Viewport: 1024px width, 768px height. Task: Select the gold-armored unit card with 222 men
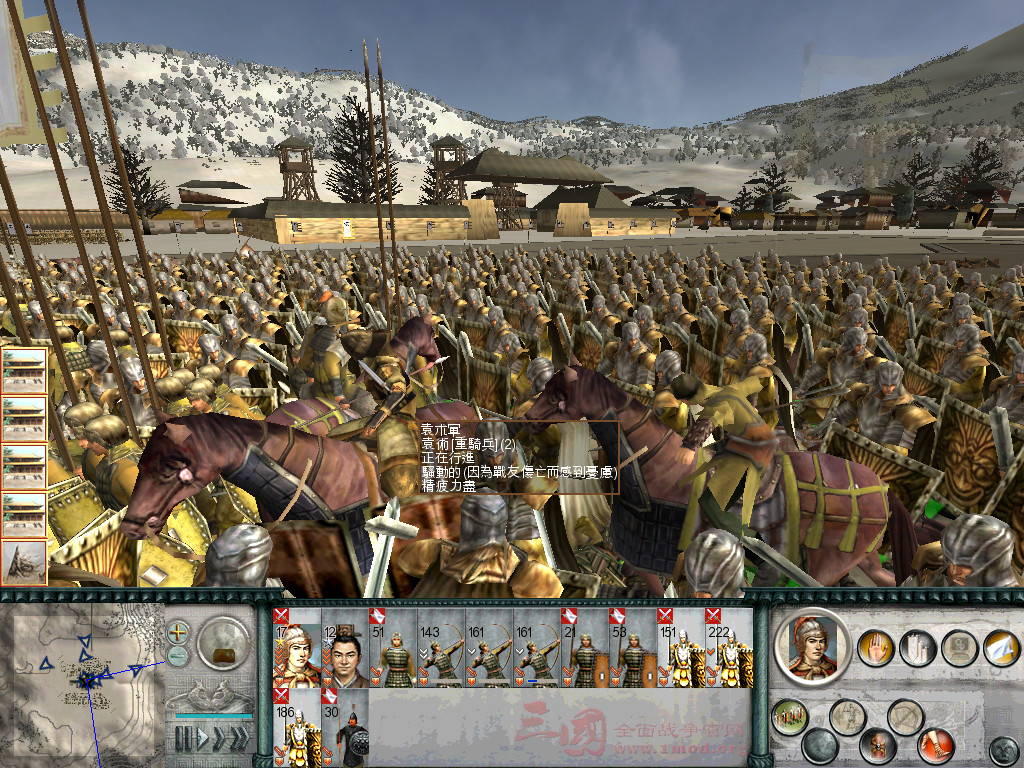tap(729, 650)
